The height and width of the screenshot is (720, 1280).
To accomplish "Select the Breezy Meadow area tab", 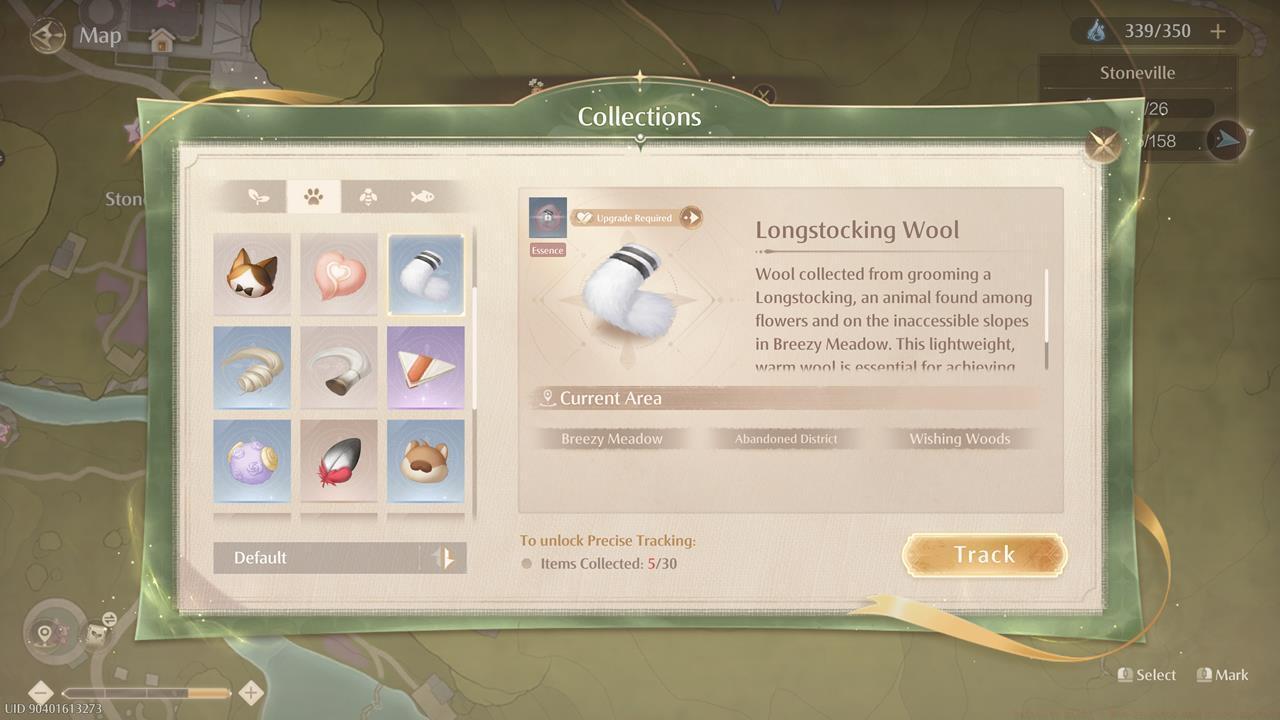I will [612, 438].
